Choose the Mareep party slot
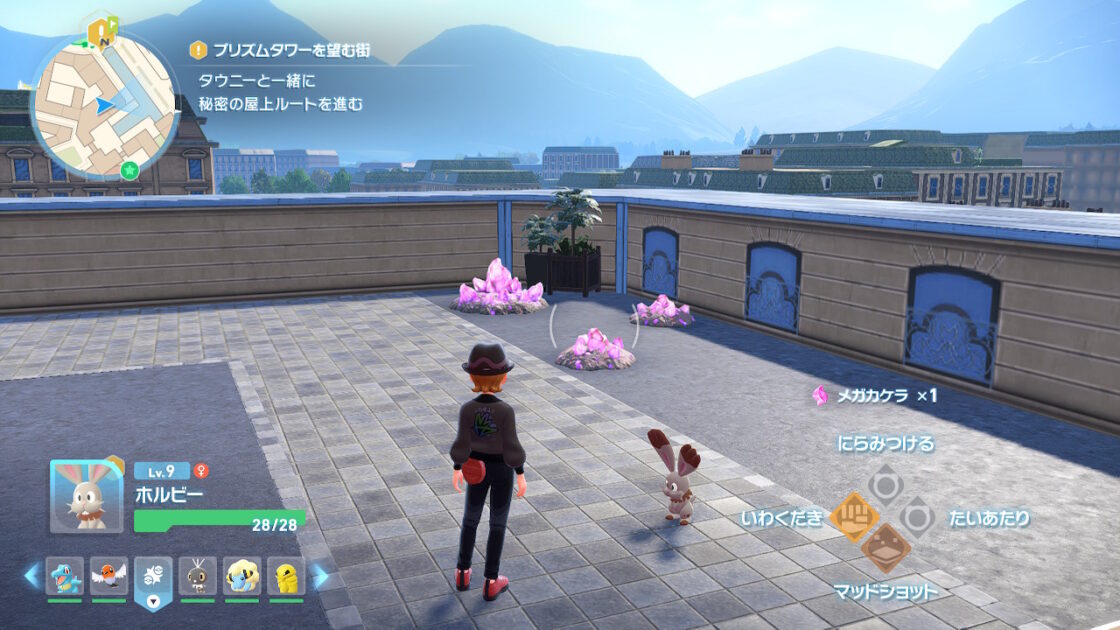 (242, 576)
